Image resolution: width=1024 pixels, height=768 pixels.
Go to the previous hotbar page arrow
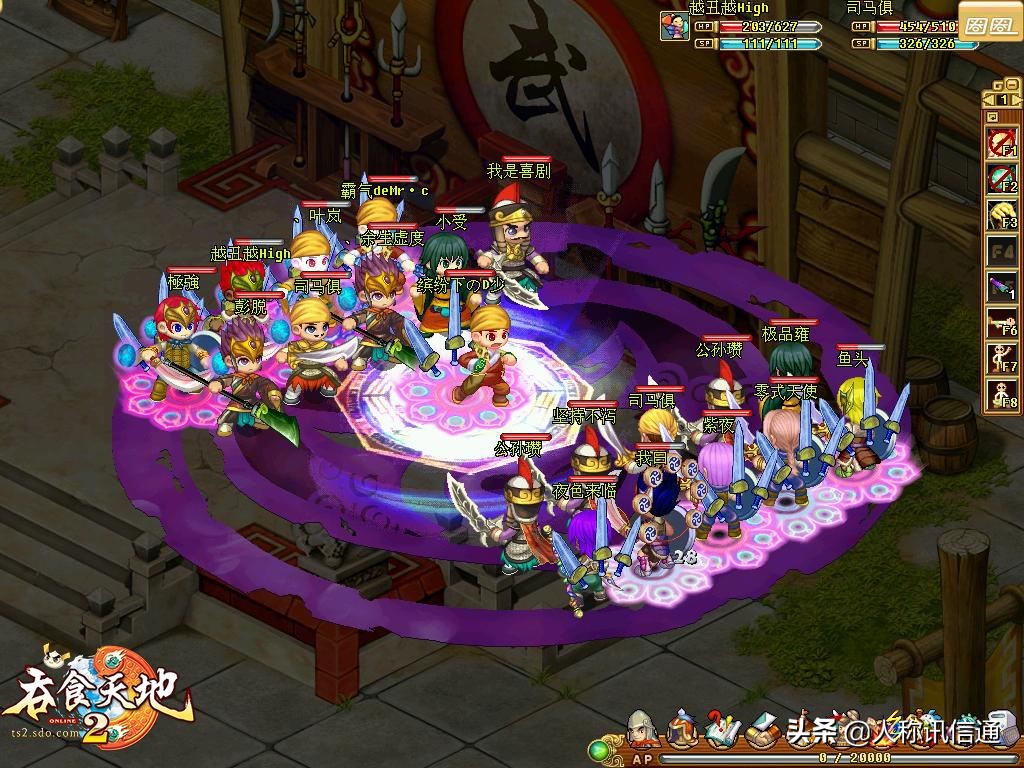point(990,99)
